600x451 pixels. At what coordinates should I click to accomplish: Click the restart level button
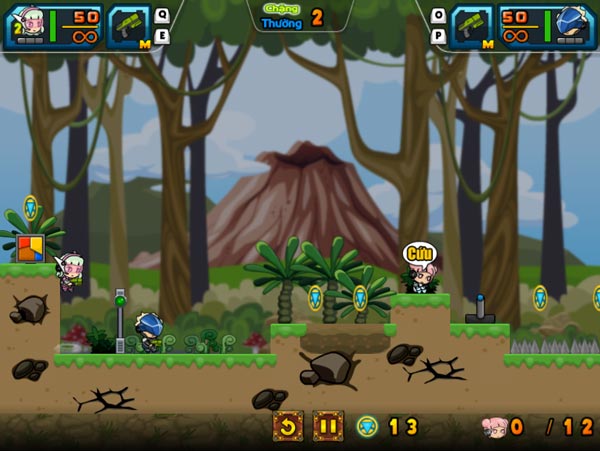(289, 427)
